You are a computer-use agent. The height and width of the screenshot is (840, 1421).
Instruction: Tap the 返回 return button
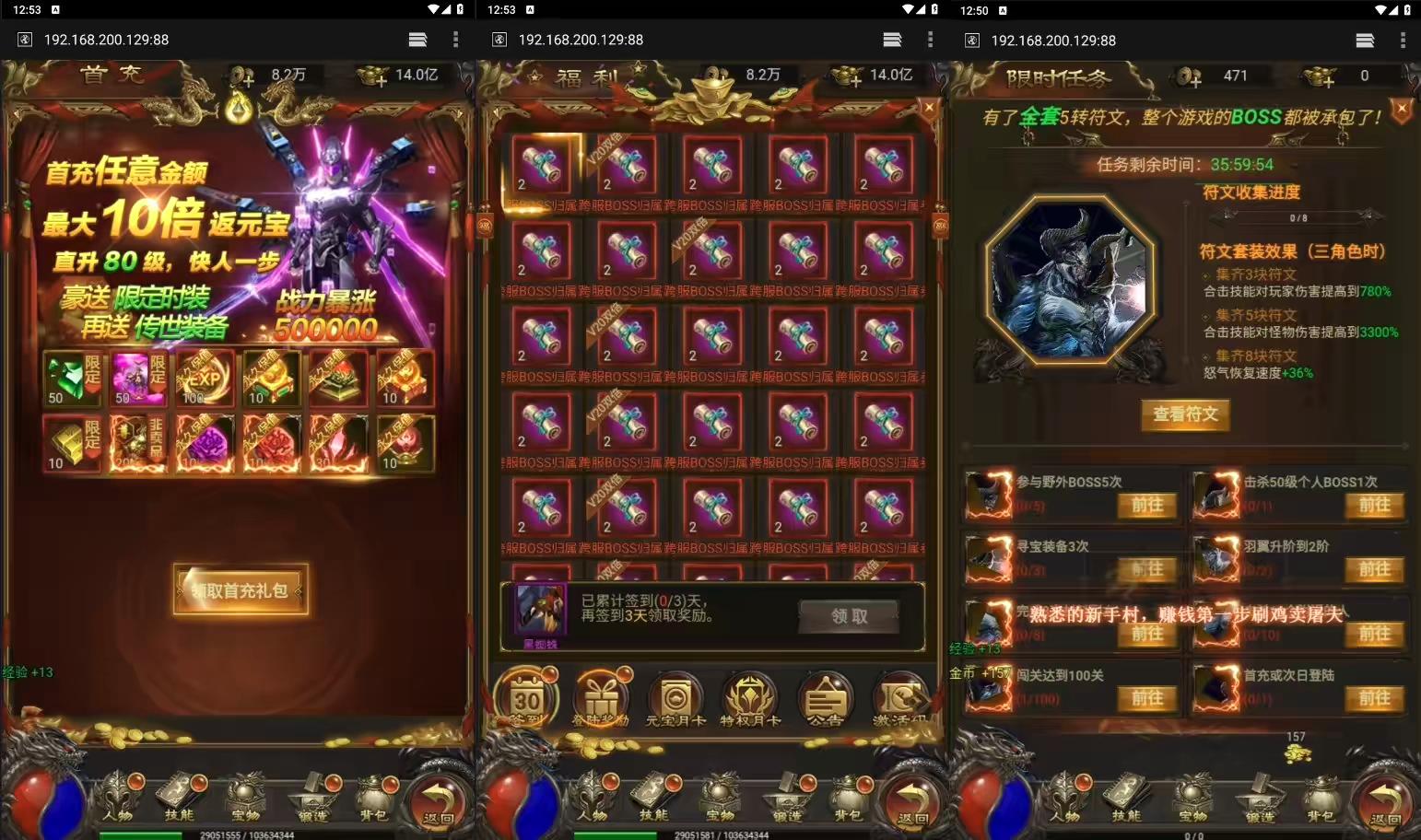point(912,799)
